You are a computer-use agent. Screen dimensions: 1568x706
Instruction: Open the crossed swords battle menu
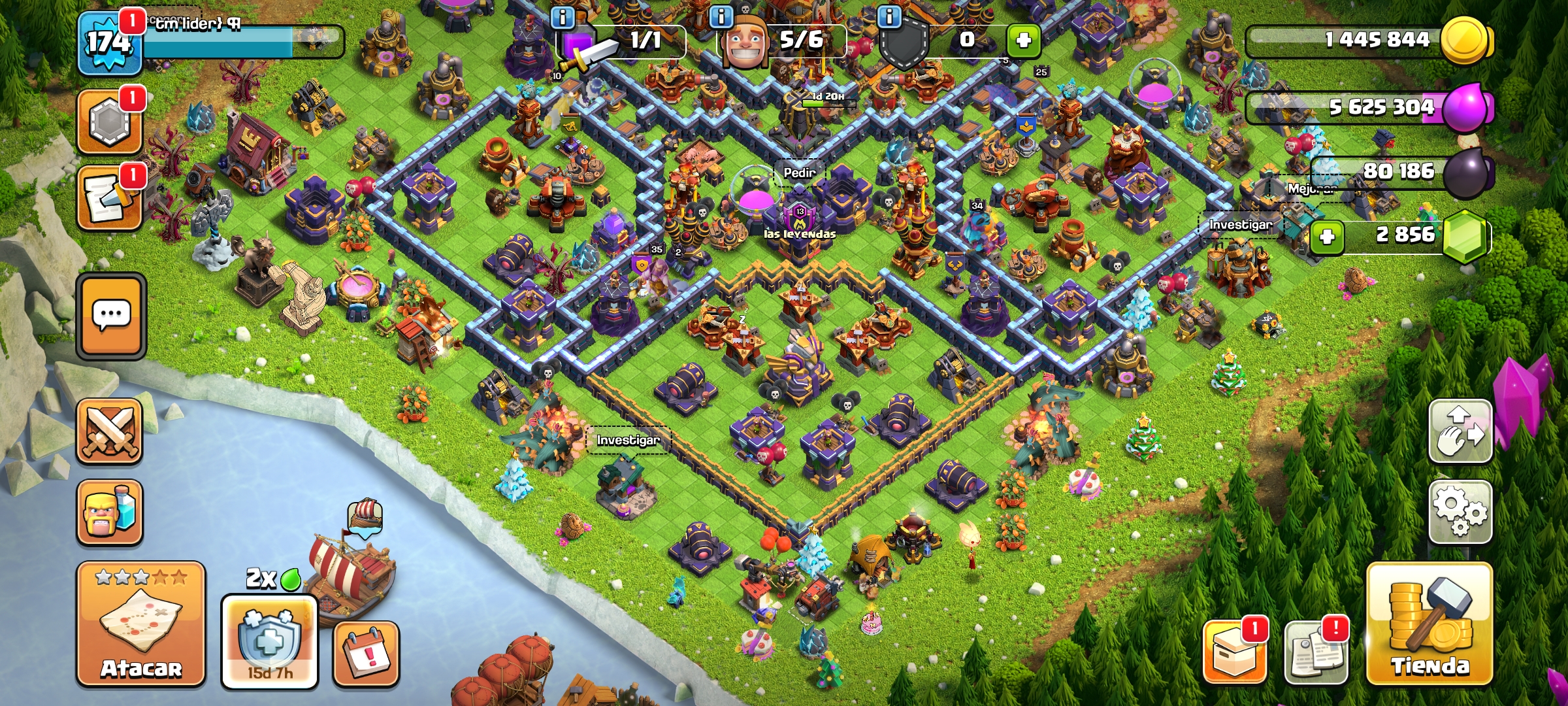point(110,431)
